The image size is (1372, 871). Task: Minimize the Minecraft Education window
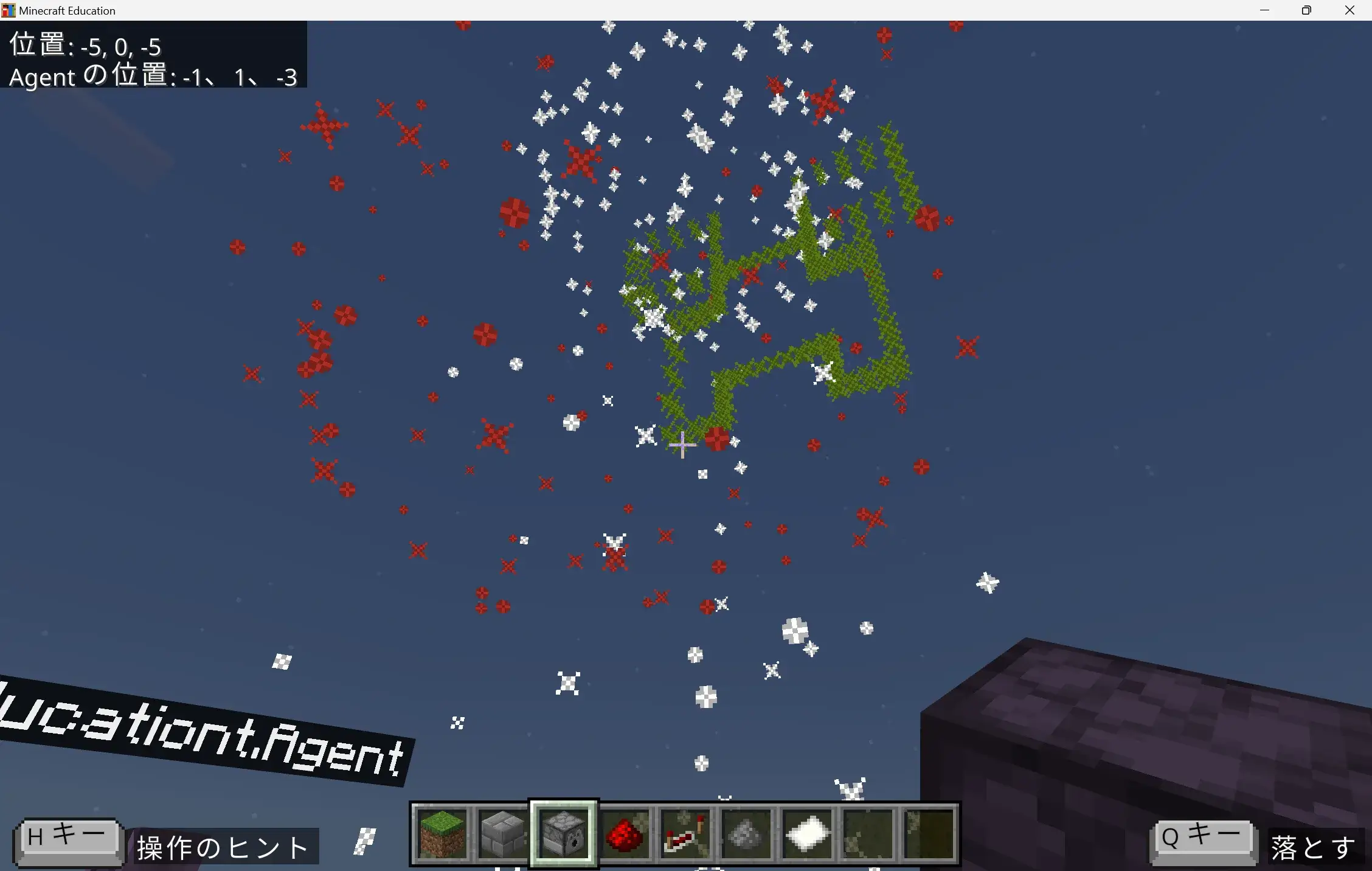(x=1265, y=10)
